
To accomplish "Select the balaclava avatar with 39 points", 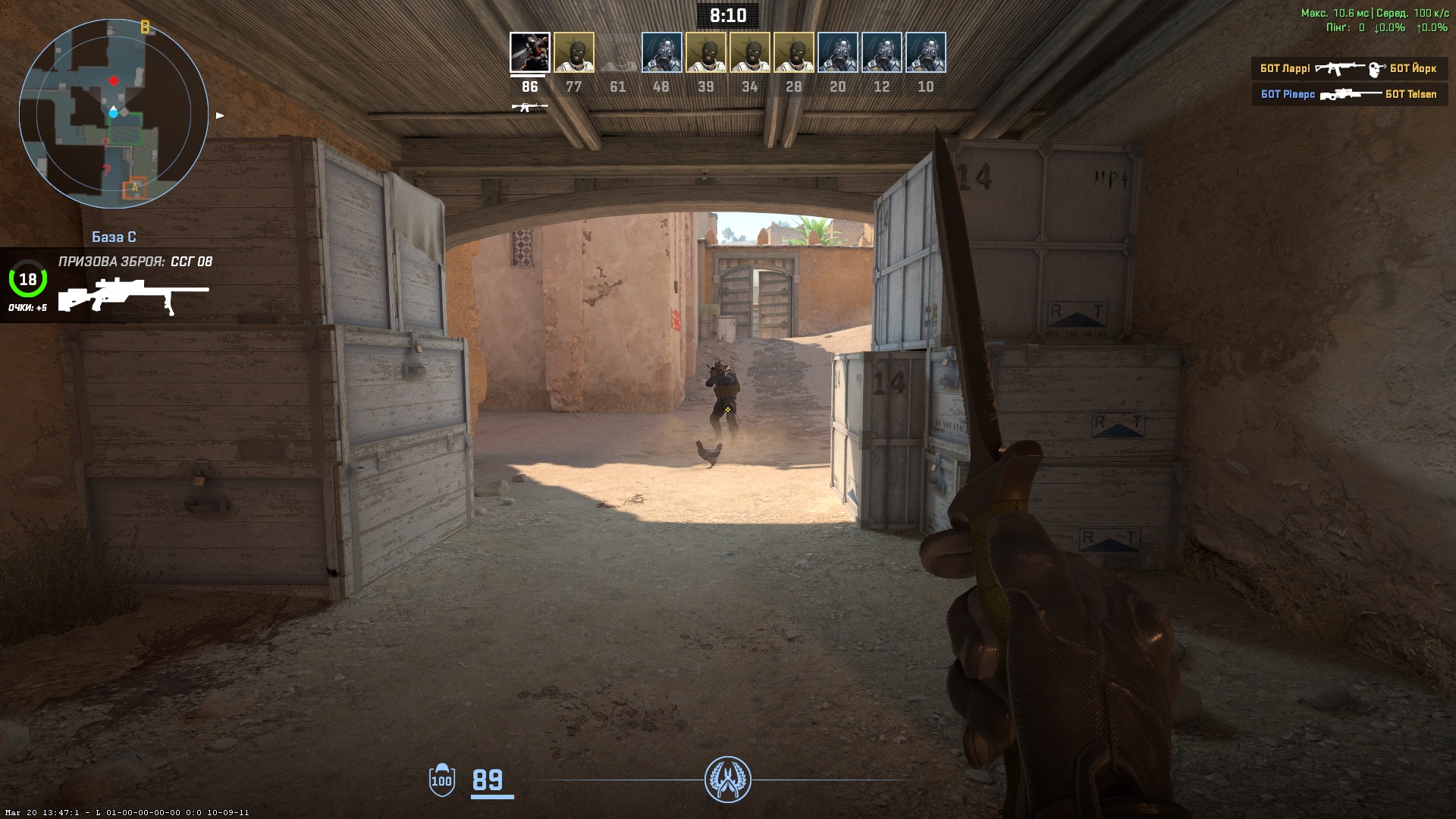I will tap(706, 52).
